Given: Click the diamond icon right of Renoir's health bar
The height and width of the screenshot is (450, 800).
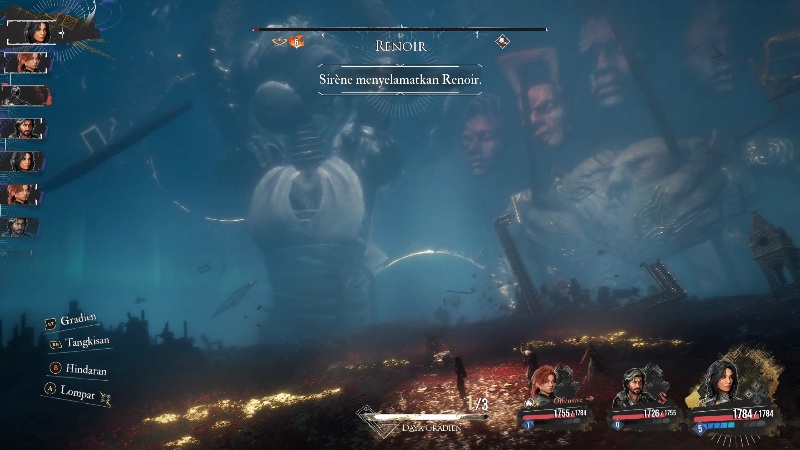Looking at the screenshot, I should [x=504, y=42].
